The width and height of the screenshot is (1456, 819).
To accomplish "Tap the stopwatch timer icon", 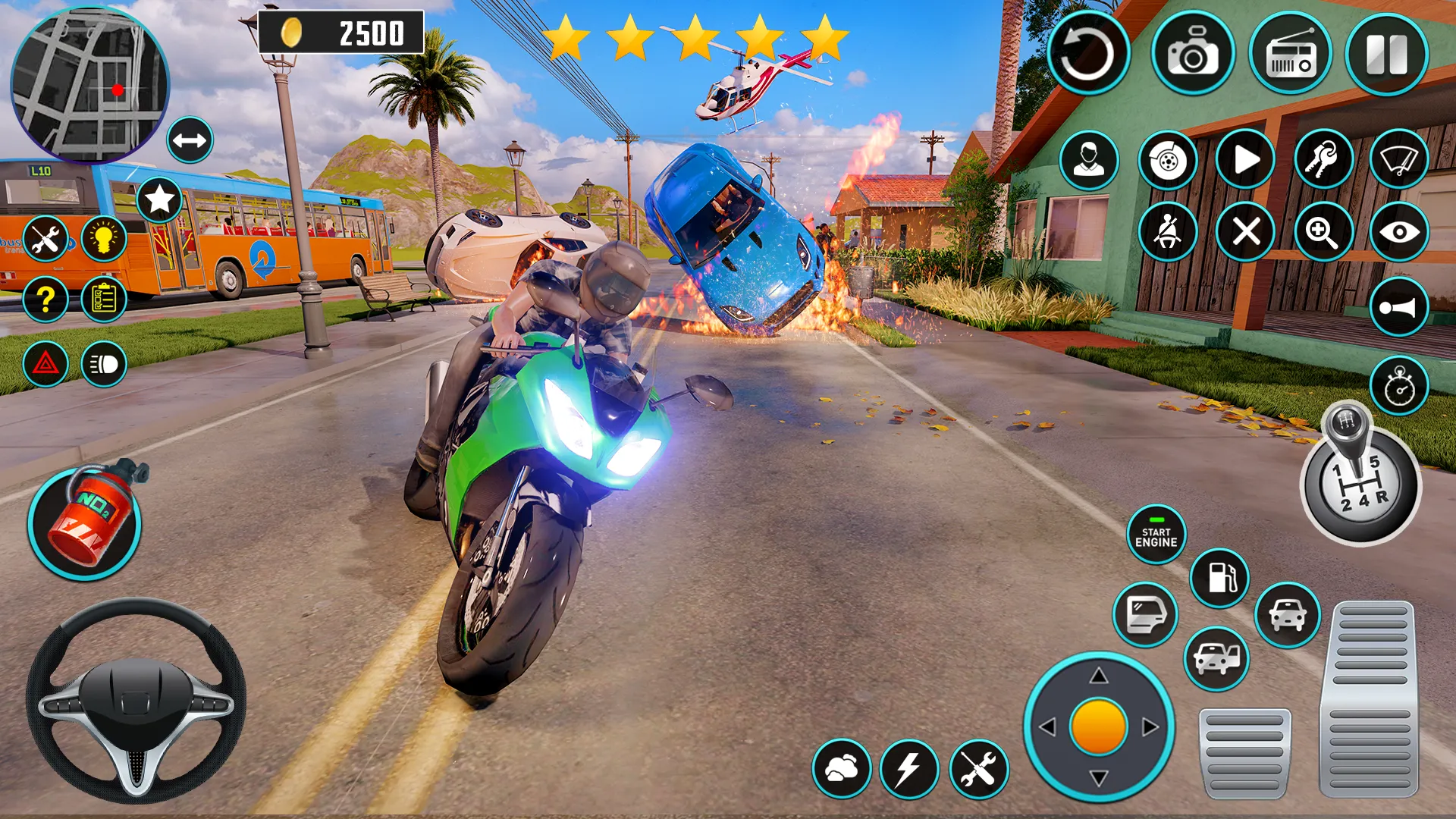I will (x=1399, y=385).
